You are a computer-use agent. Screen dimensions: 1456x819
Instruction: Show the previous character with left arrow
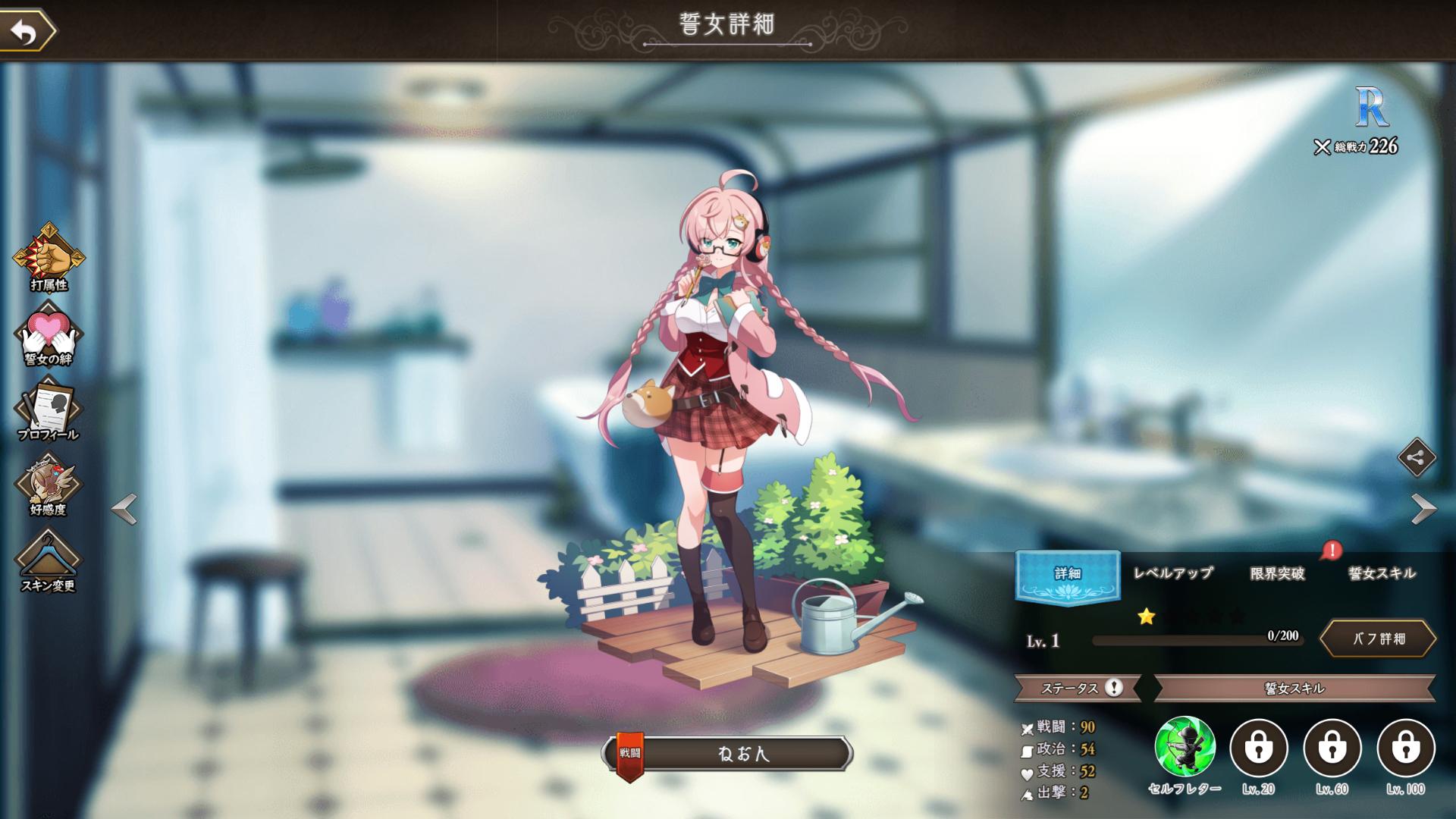(x=124, y=509)
